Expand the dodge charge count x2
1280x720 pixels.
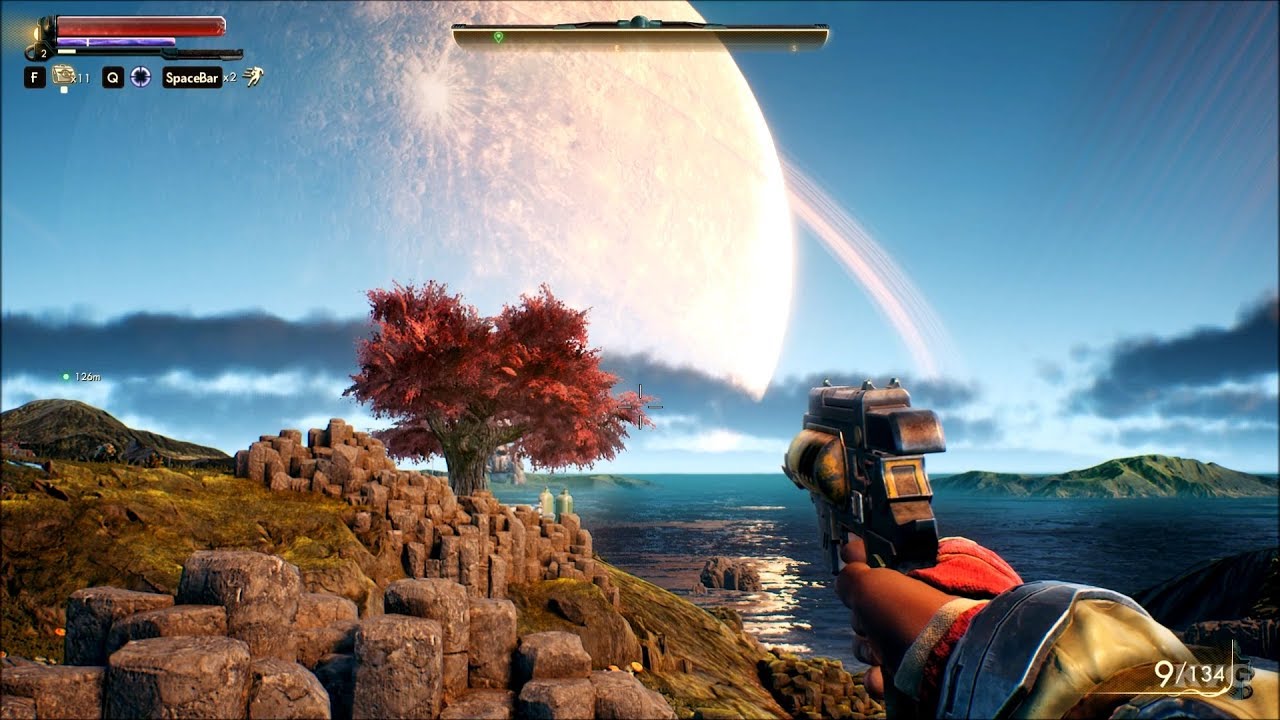pos(230,77)
